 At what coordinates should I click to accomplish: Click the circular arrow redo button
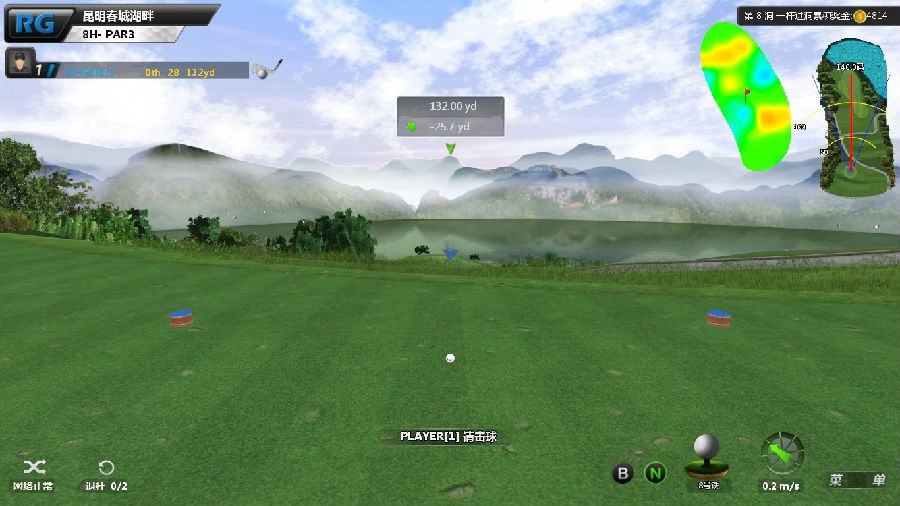coord(106,467)
